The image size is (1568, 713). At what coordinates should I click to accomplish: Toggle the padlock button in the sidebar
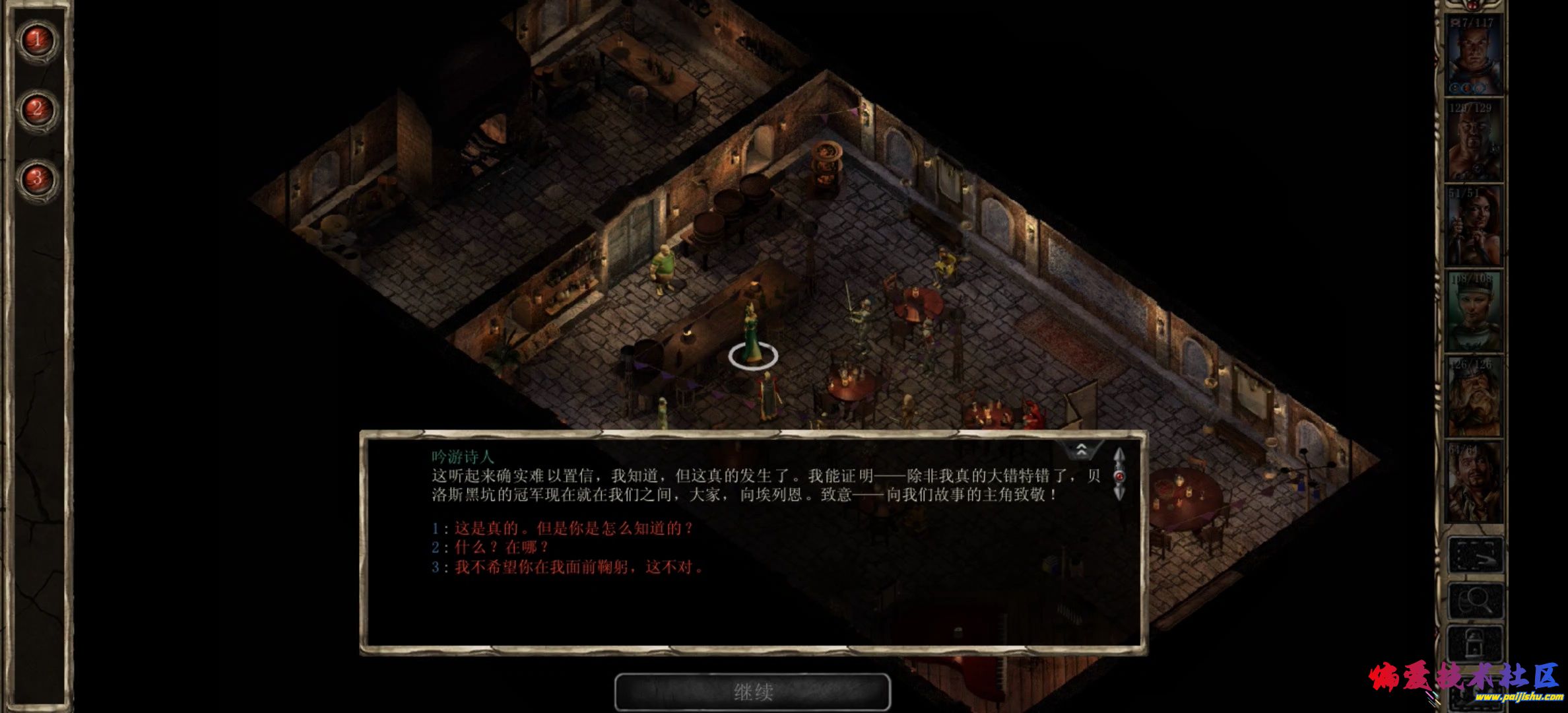tap(1476, 642)
